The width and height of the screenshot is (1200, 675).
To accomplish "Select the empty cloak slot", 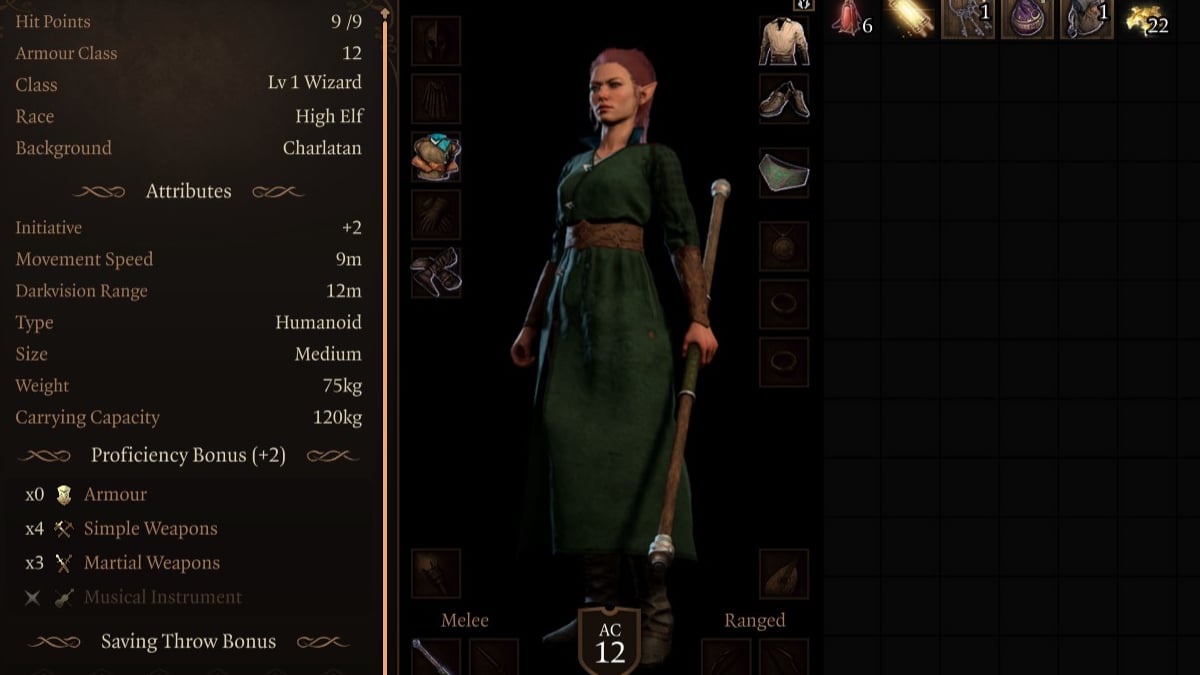I will pyautogui.click(x=436, y=99).
